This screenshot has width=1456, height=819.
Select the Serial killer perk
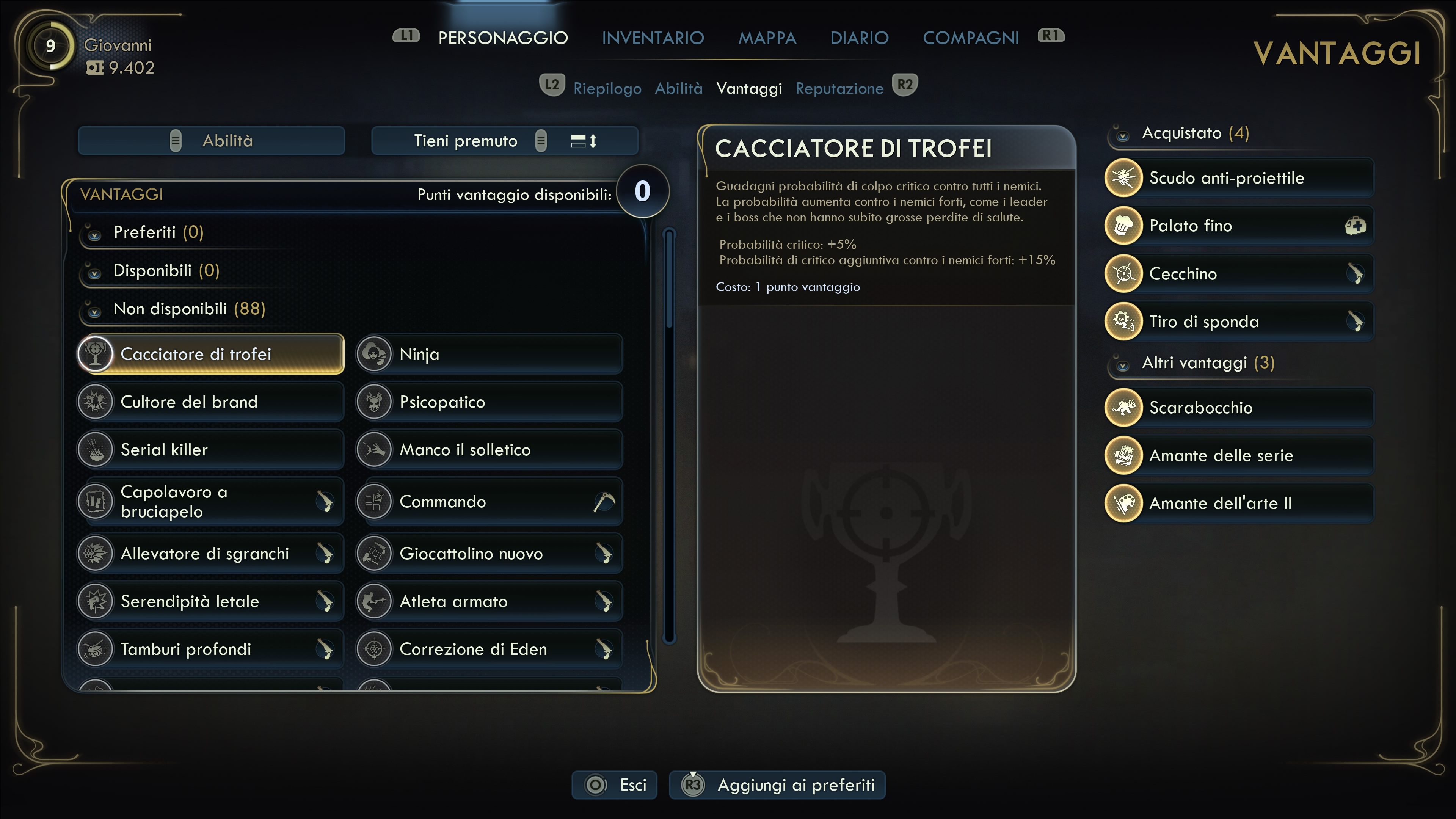pos(210,450)
